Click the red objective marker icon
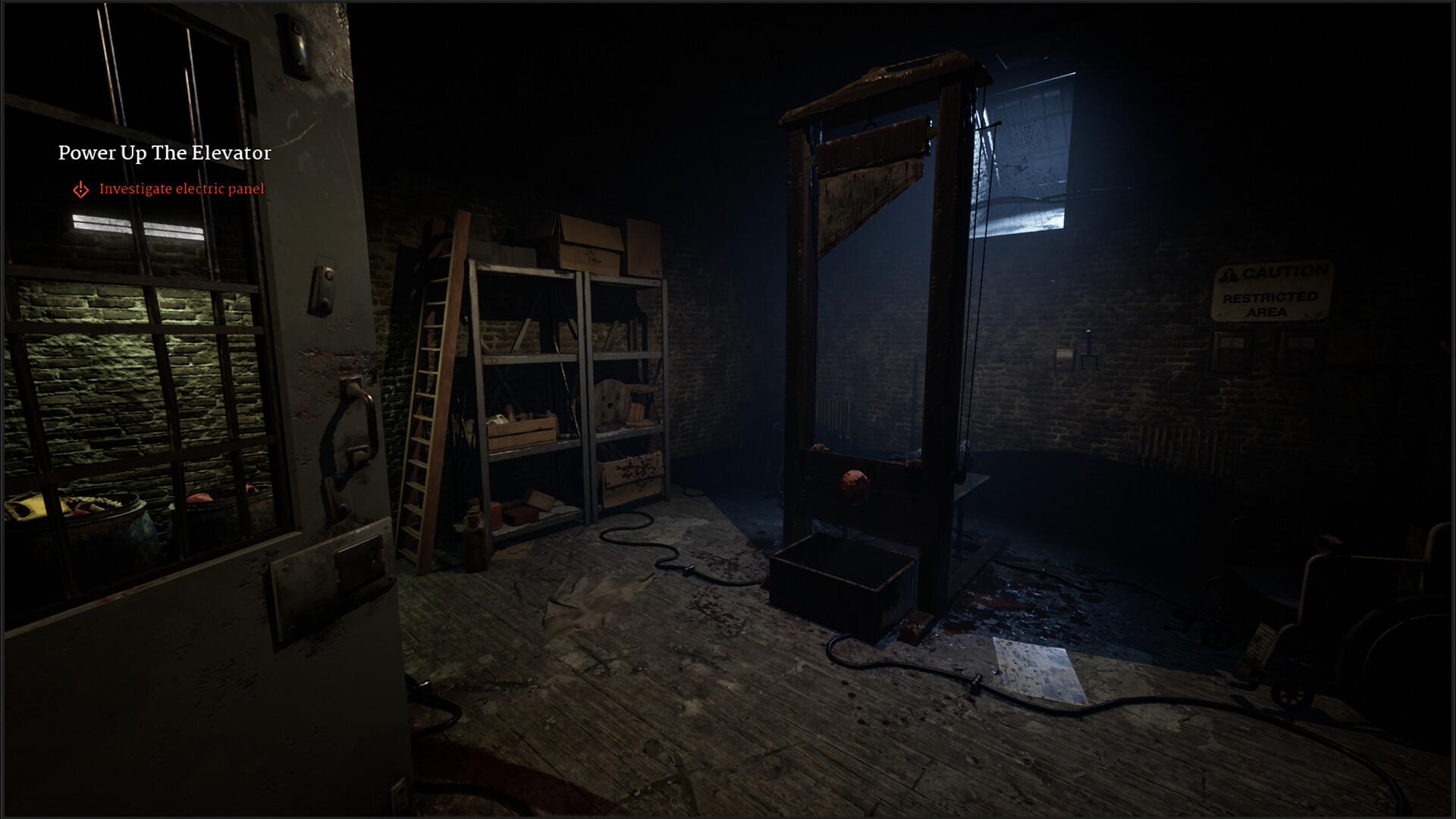 tap(81, 190)
